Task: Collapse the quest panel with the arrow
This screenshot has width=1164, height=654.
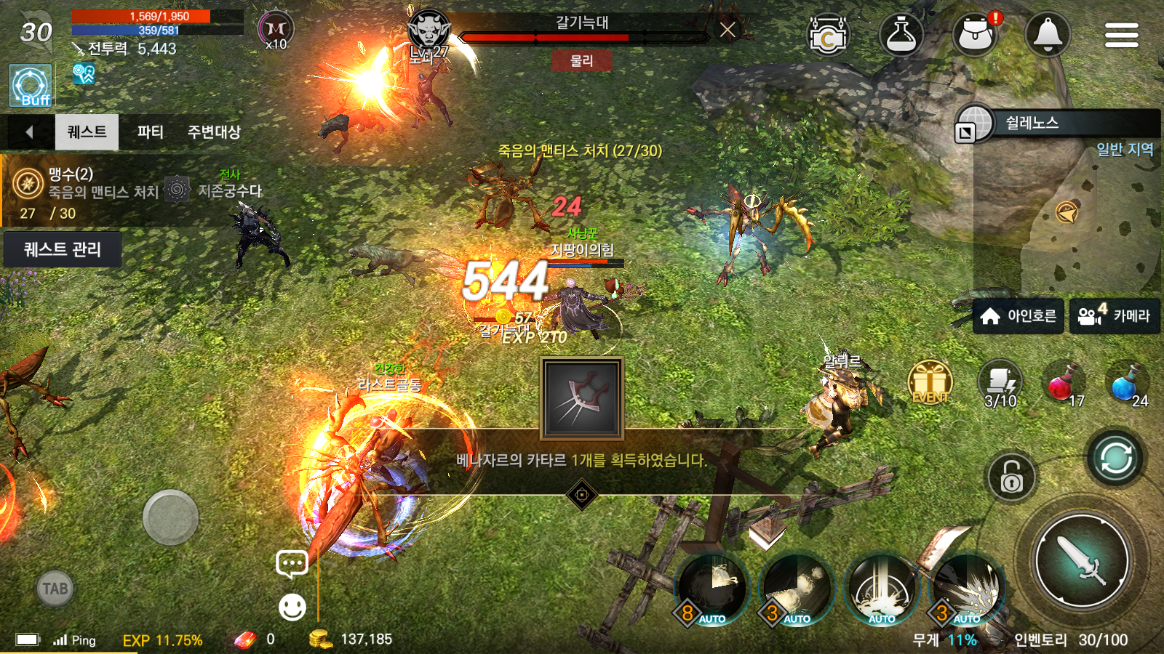Action: pyautogui.click(x=29, y=132)
